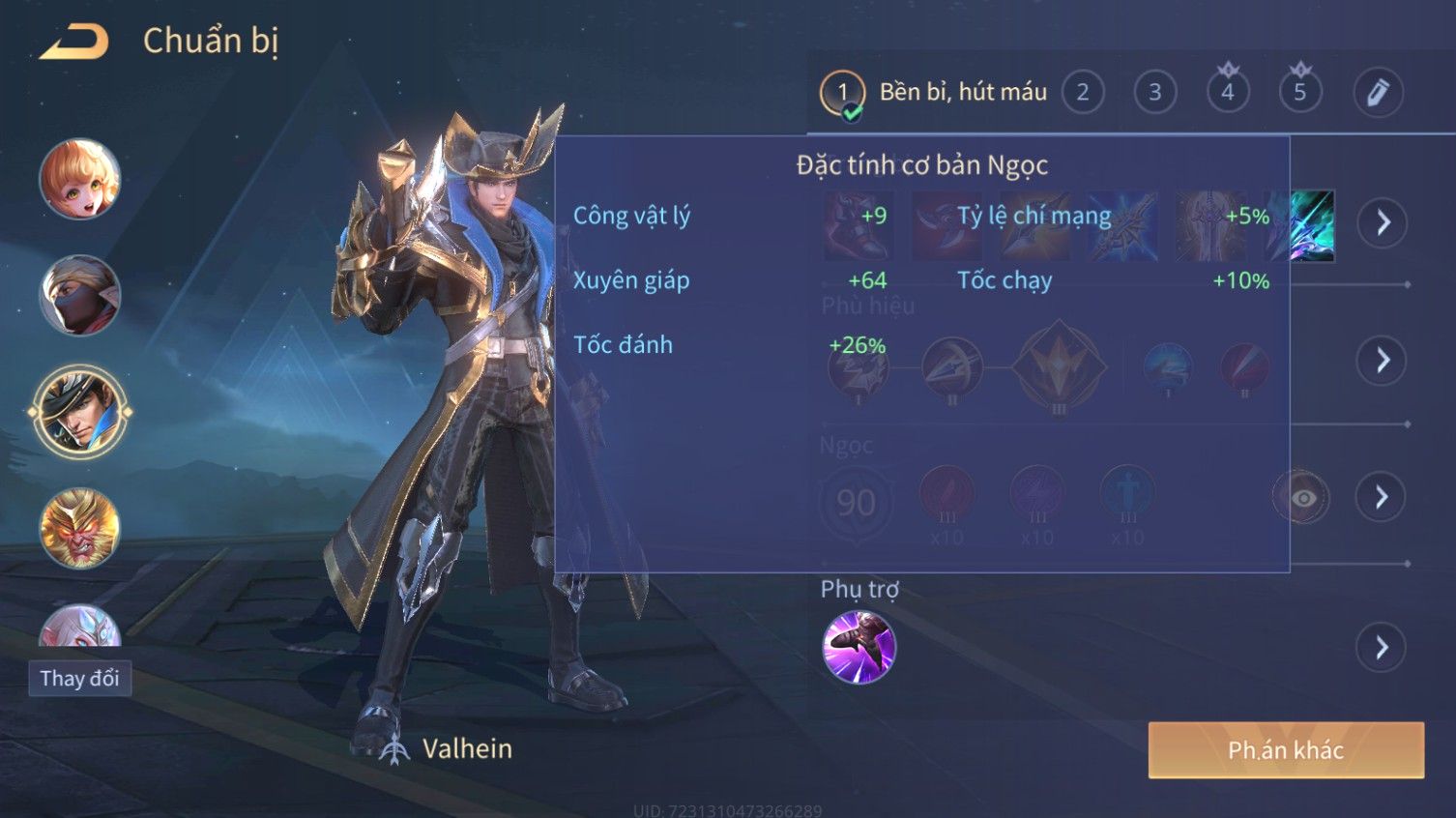This screenshot has height=818, width=1456.
Task: Select the Phụ trợ boot spell icon
Action: 859,647
